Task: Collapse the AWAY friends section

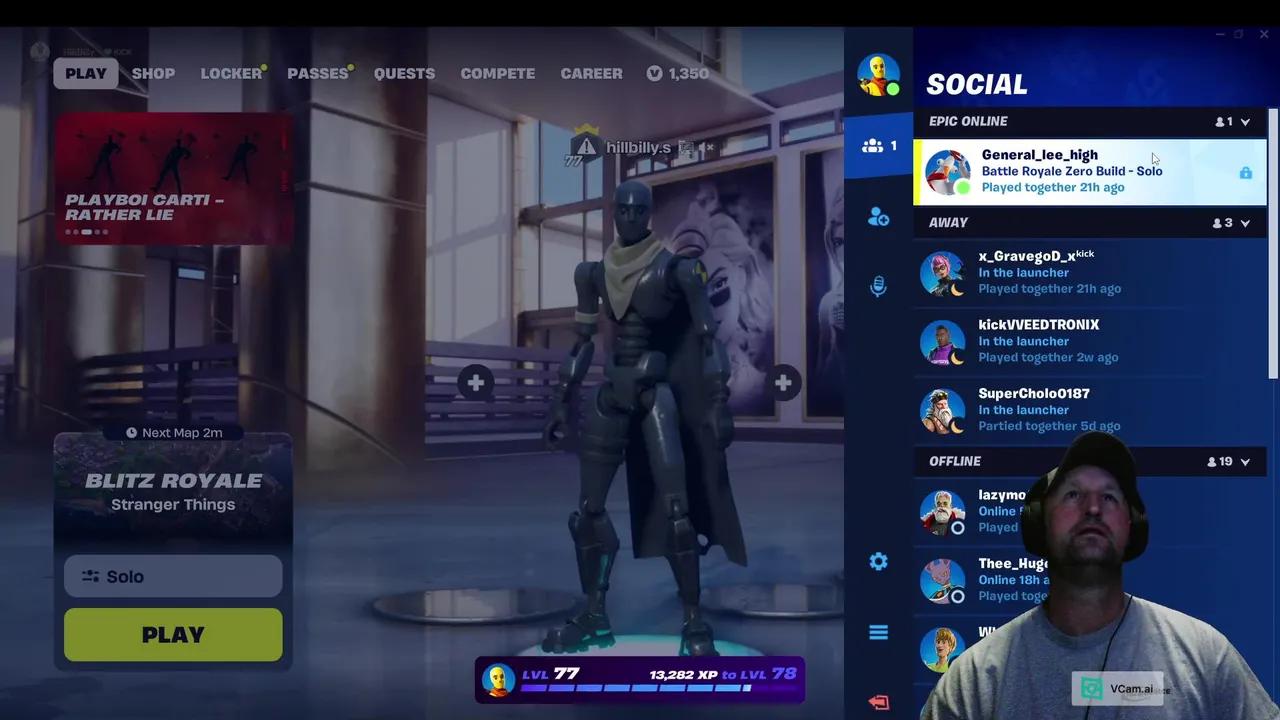Action: tap(1246, 222)
